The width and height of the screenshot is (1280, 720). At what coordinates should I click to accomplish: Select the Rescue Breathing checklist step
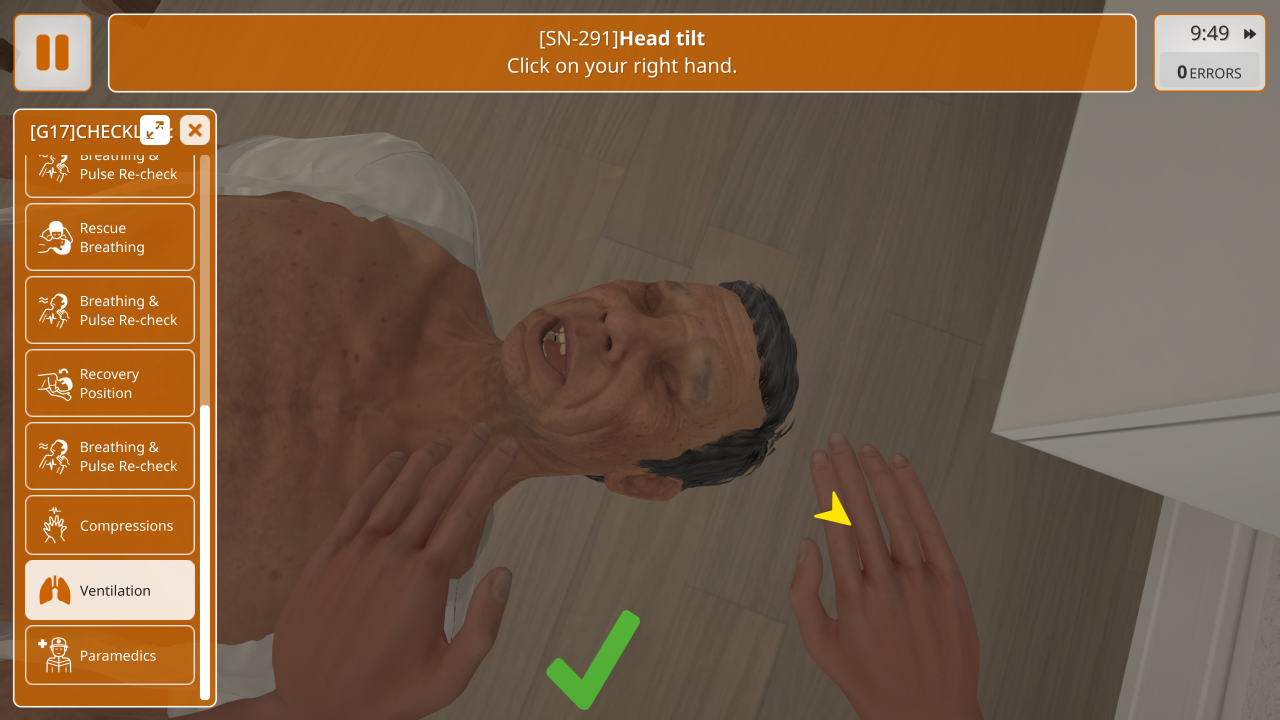click(110, 238)
